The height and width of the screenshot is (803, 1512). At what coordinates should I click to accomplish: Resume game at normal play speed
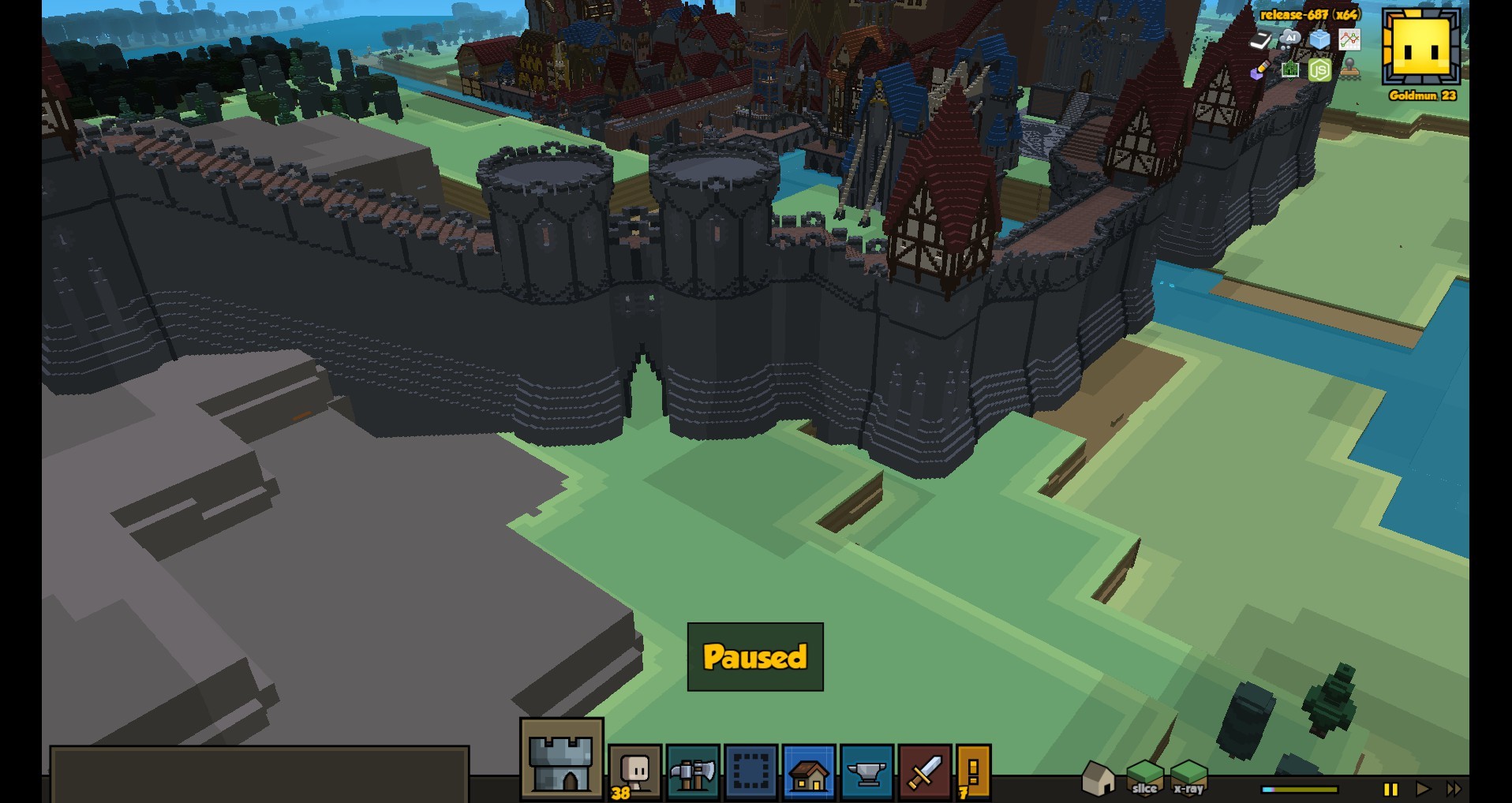coord(1422,789)
